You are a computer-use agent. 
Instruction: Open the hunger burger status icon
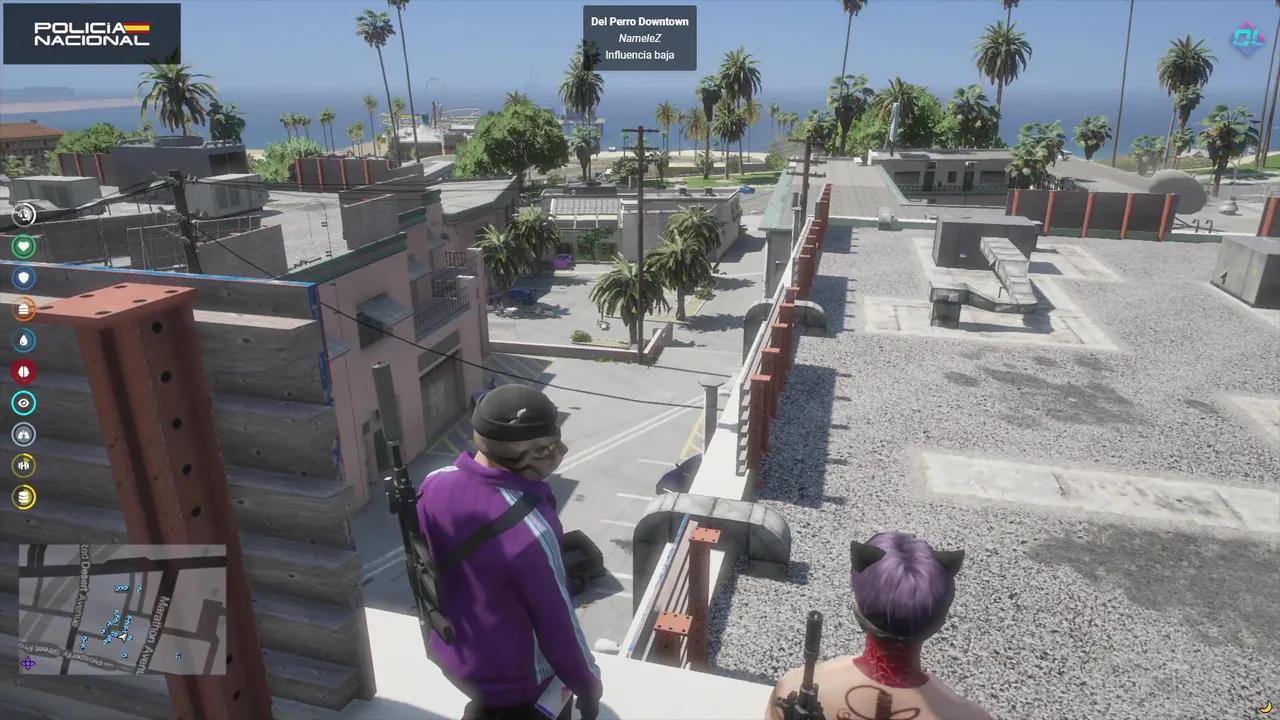pyautogui.click(x=23, y=309)
